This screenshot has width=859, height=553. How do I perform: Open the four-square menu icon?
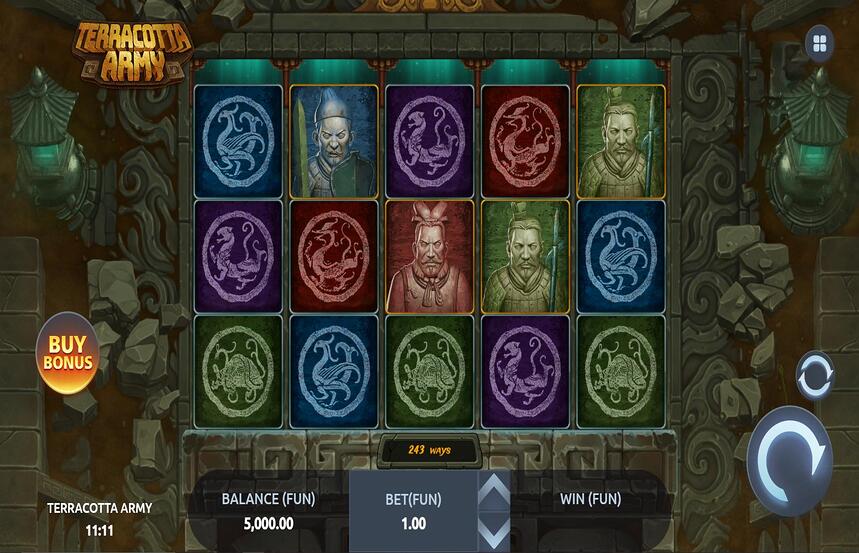pos(820,43)
